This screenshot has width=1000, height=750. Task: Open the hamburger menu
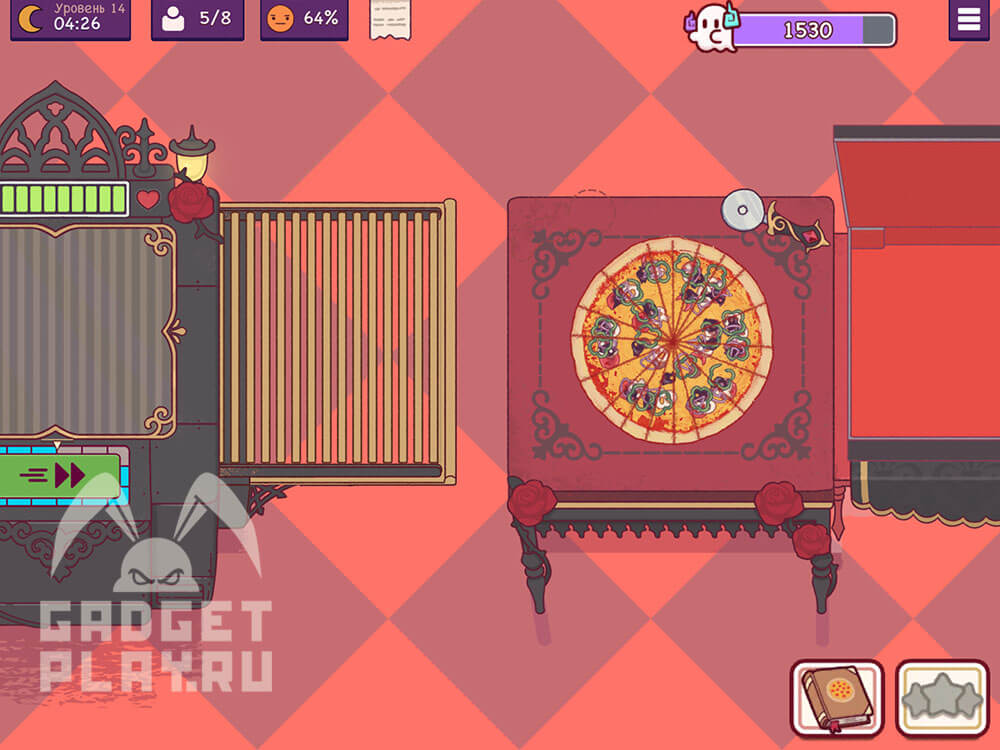tap(968, 20)
